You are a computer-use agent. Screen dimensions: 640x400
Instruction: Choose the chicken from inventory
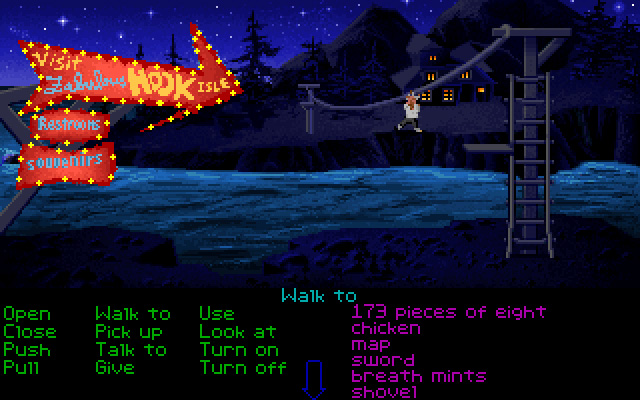(386, 328)
